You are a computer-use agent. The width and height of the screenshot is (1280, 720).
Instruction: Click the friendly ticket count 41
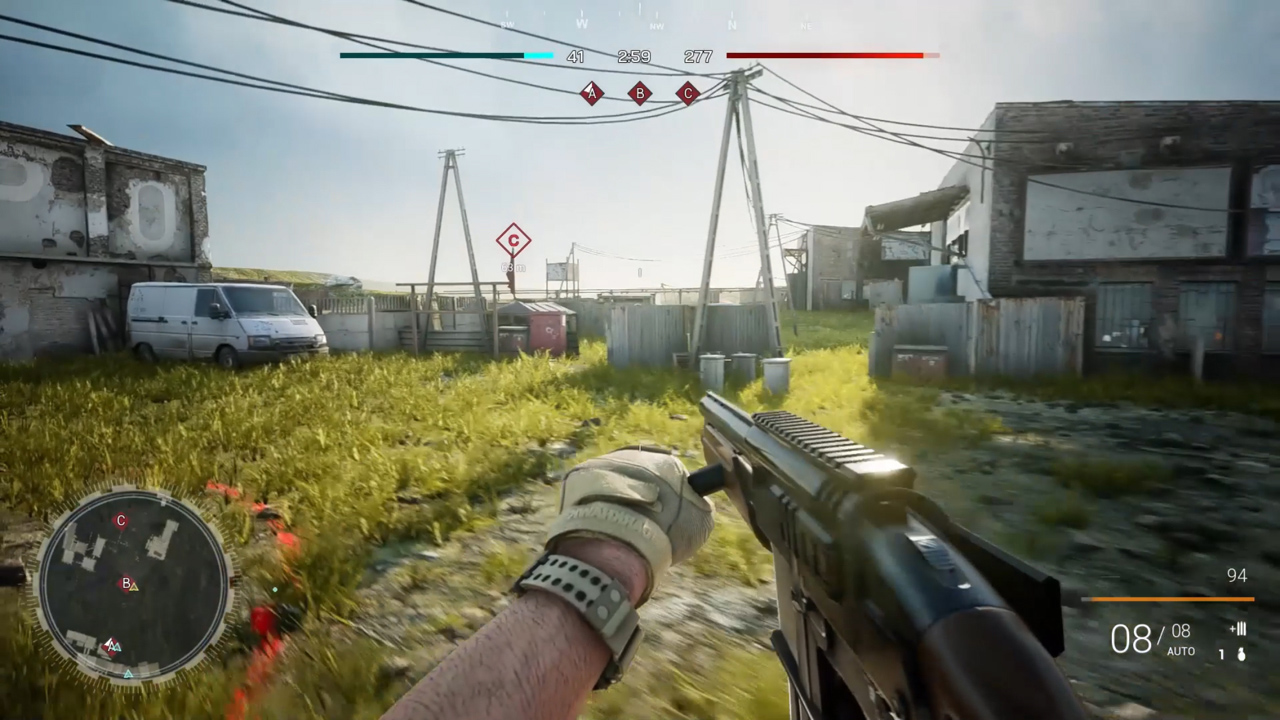click(576, 57)
